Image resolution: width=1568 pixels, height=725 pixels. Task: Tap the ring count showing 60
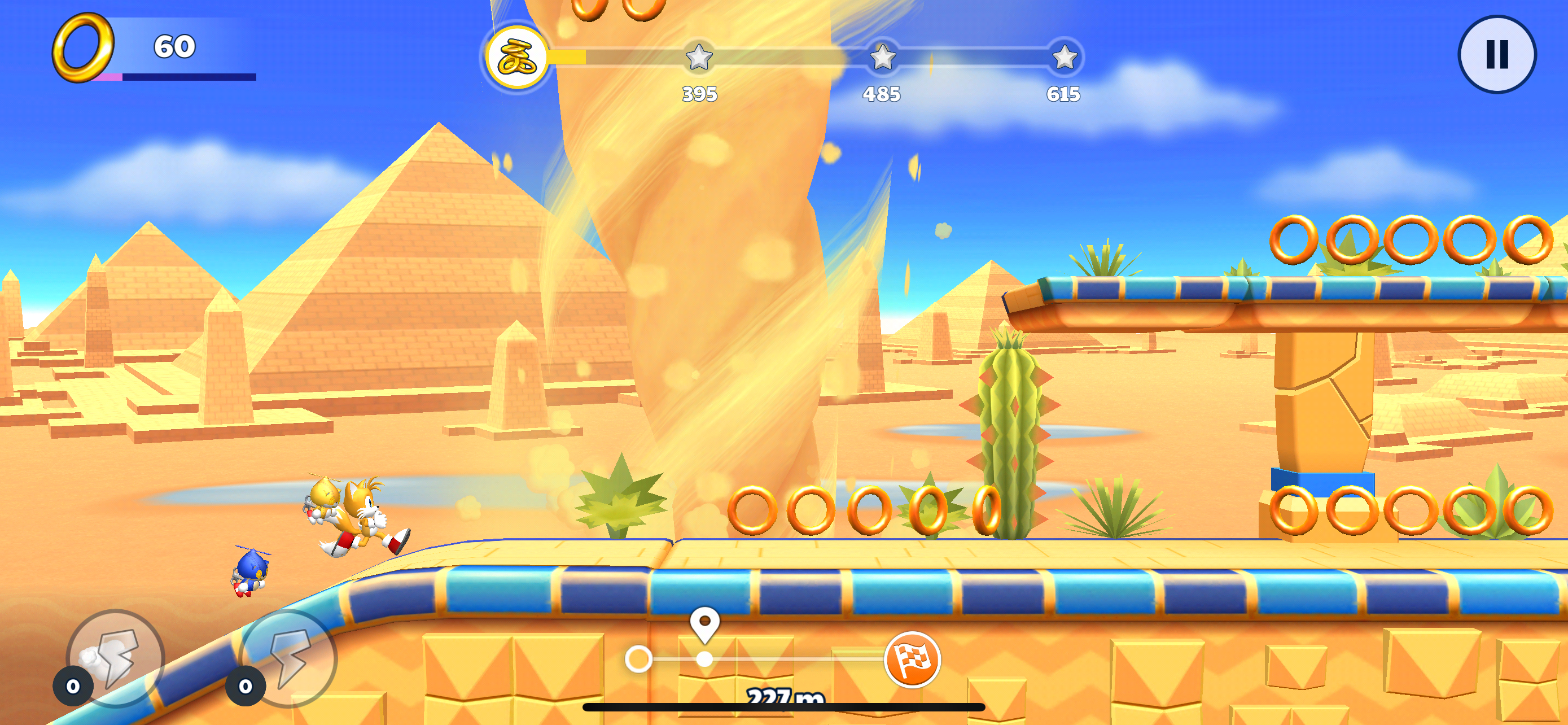coord(173,46)
